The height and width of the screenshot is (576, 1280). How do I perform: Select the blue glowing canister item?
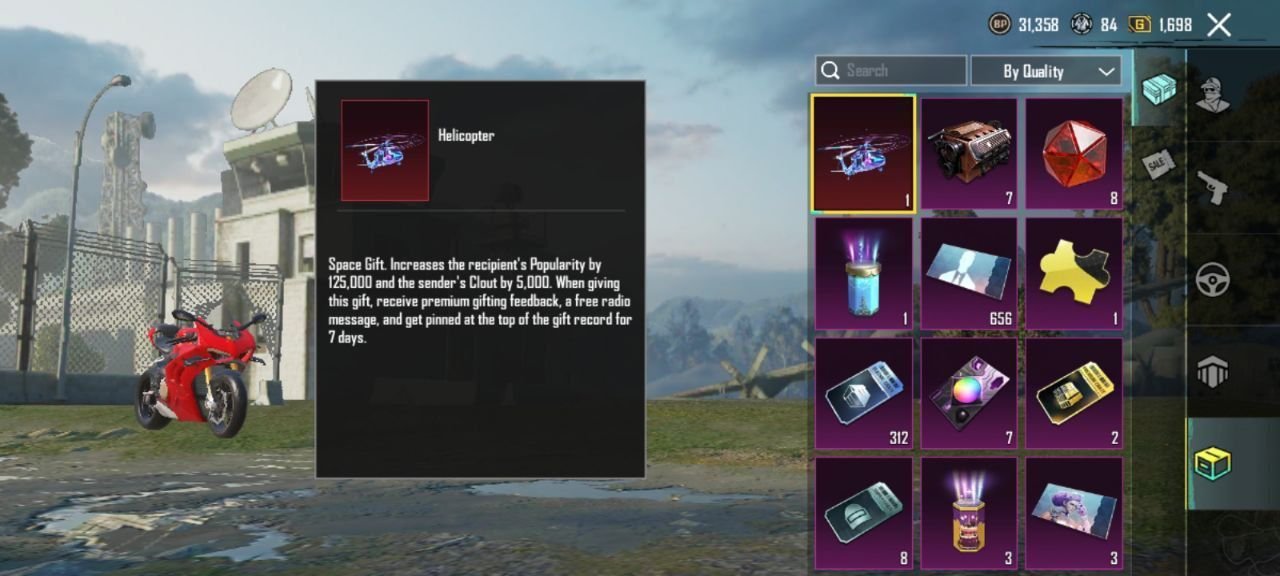863,274
